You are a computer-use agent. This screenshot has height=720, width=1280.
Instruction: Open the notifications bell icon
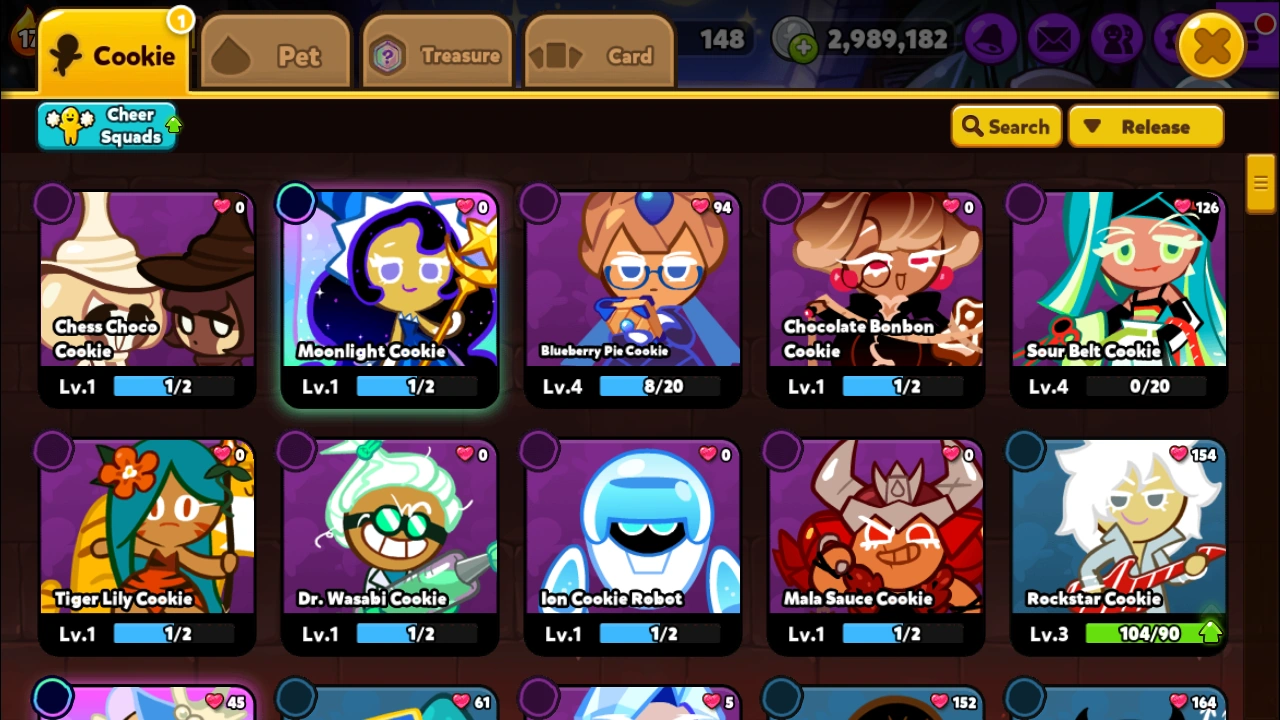pyautogui.click(x=992, y=40)
